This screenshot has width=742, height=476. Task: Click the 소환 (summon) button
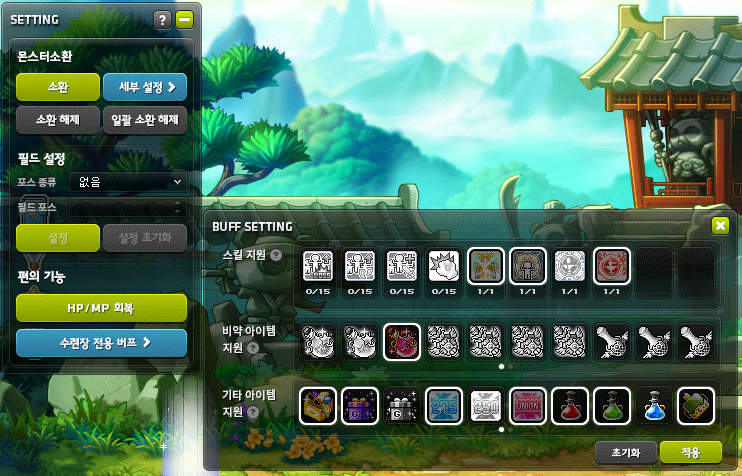point(57,87)
